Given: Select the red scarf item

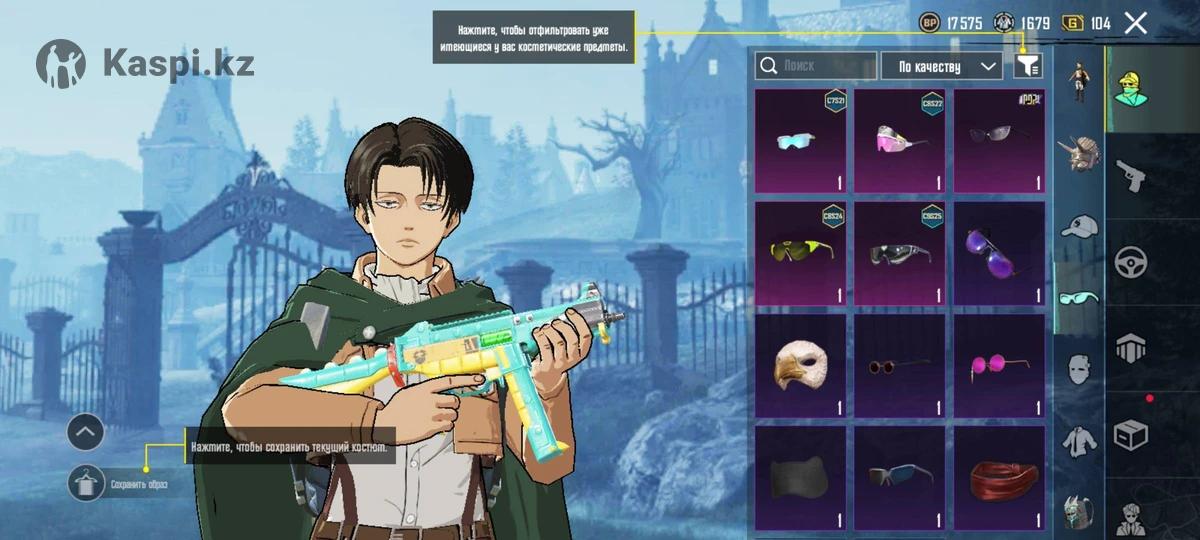Looking at the screenshot, I should 998,478.
